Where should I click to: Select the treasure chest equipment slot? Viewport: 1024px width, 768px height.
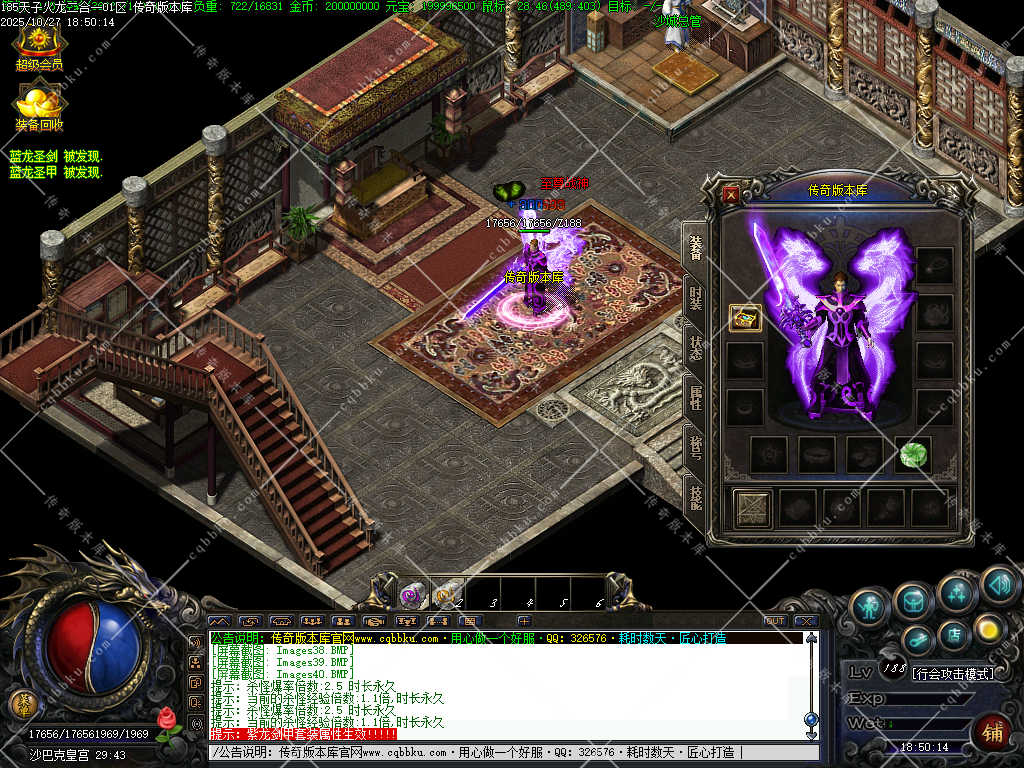(745, 318)
